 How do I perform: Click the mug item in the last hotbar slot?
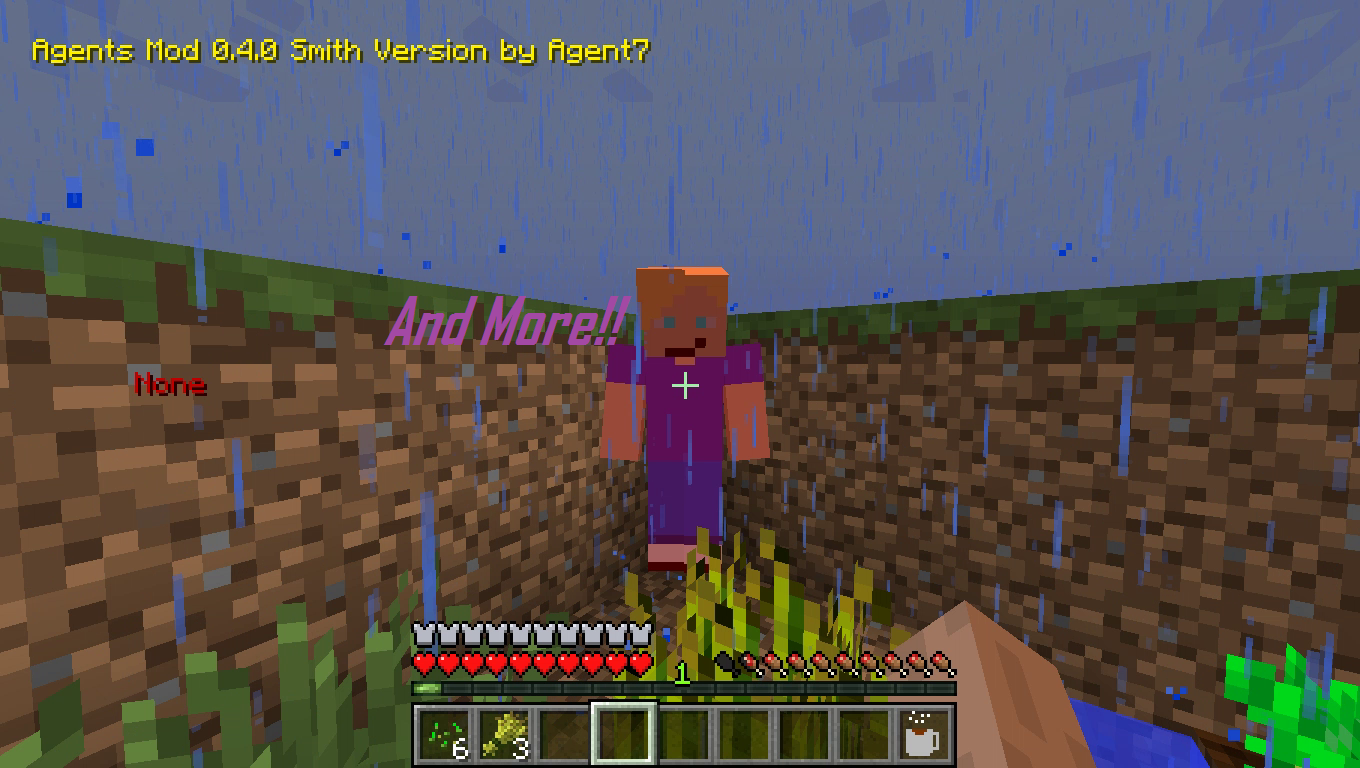click(920, 735)
